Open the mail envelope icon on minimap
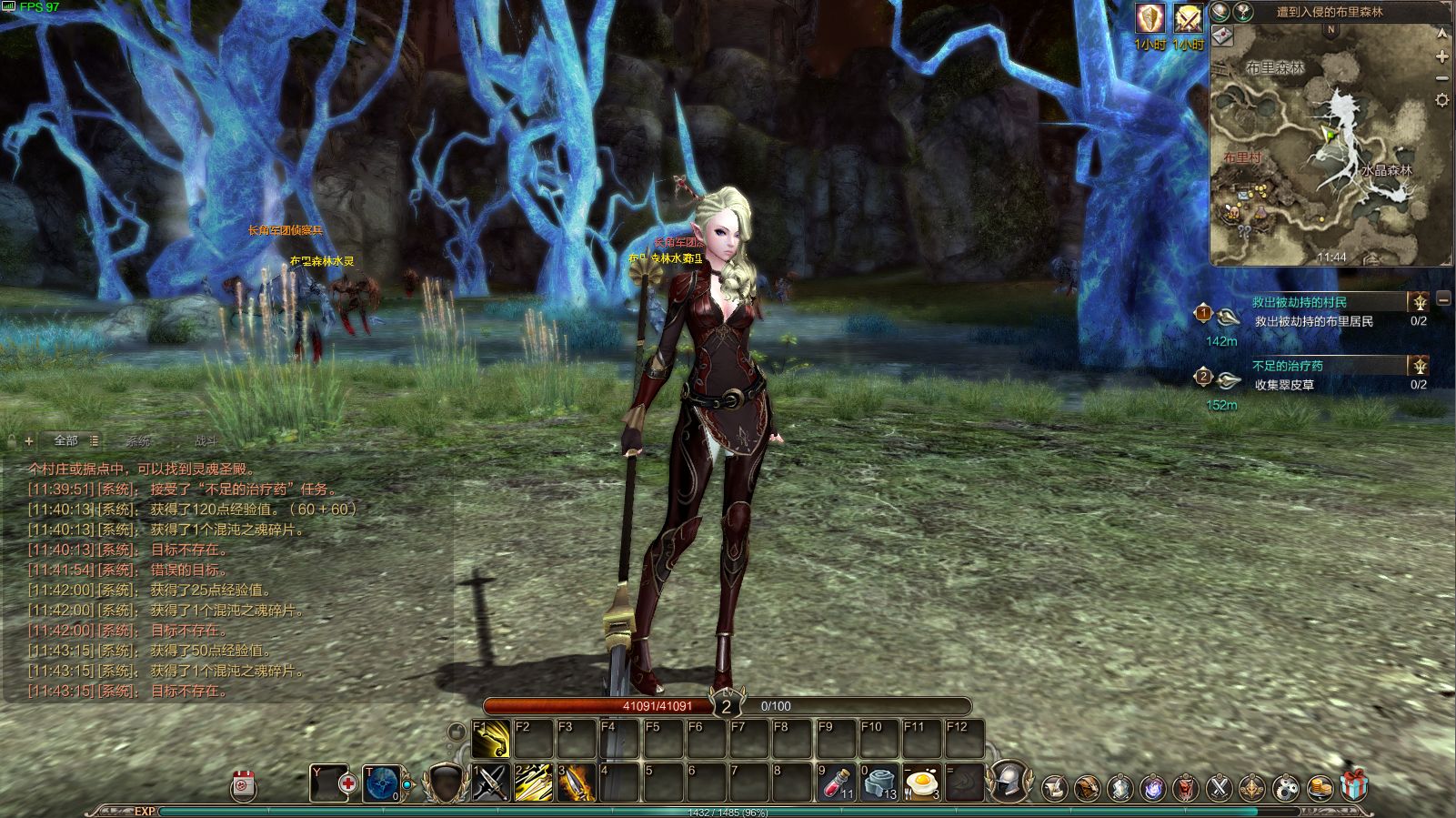This screenshot has width=1456, height=818. [x=1222, y=35]
